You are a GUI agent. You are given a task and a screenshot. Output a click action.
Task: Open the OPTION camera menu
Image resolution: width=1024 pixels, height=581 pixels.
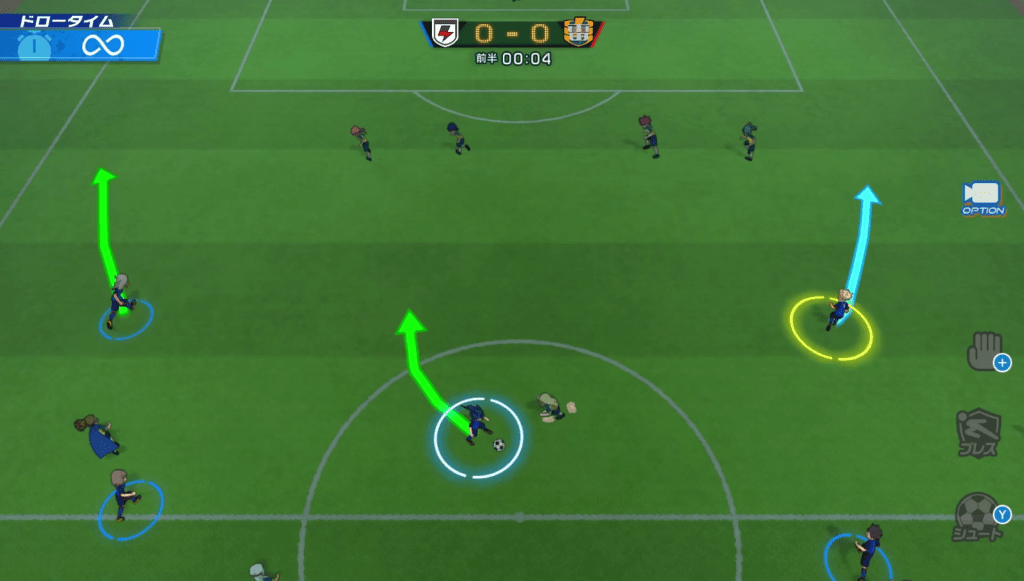pos(982,197)
